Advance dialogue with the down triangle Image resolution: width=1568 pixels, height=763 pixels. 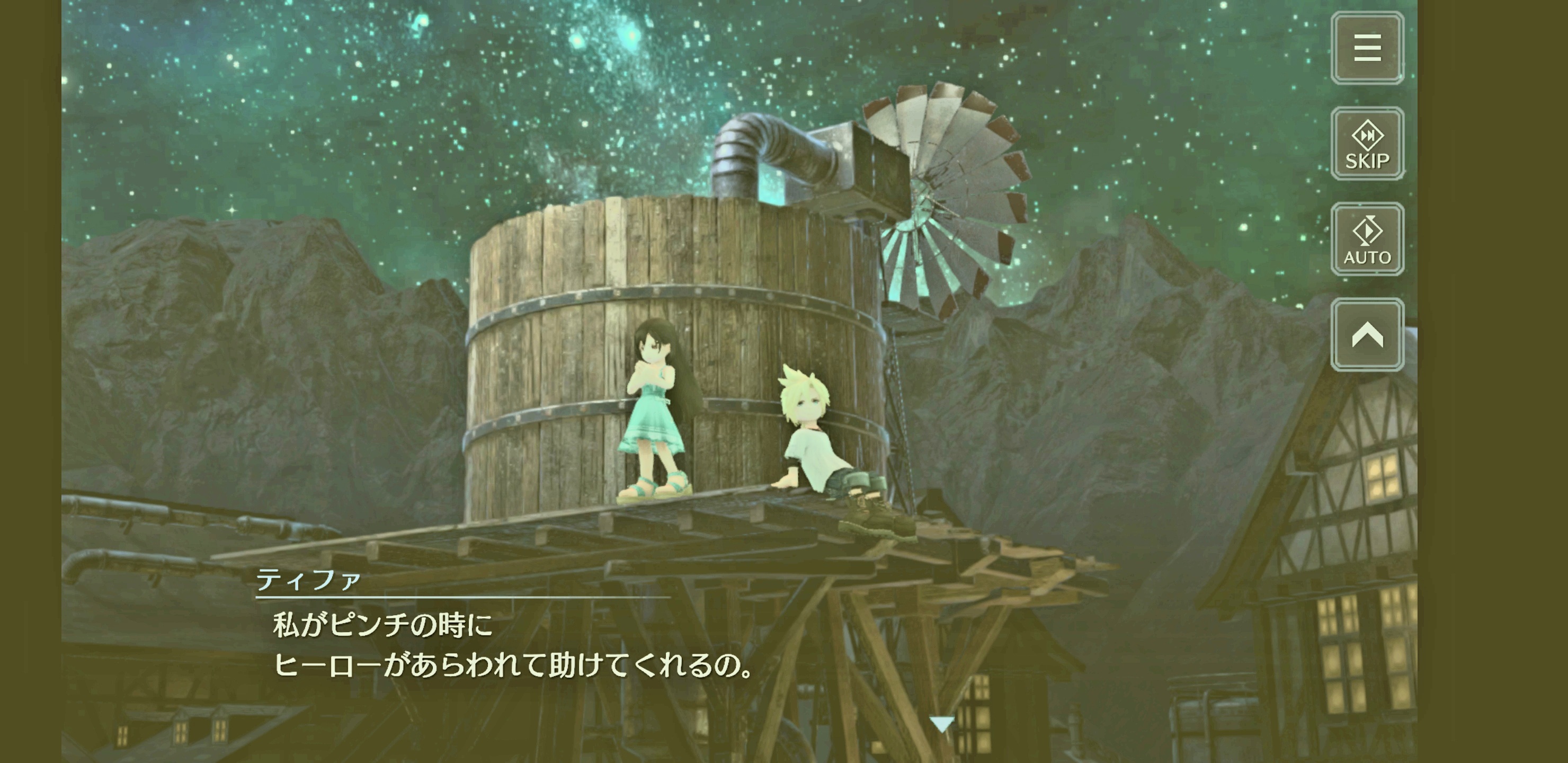click(x=942, y=724)
